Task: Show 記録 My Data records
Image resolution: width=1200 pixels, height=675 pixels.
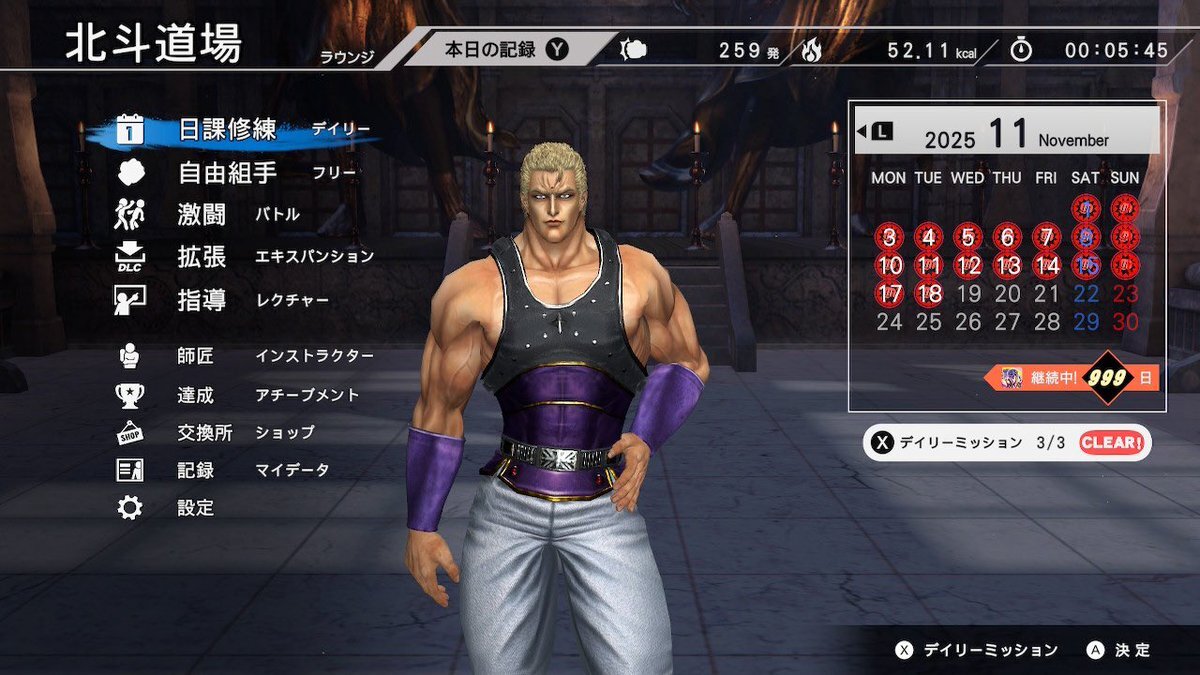Action: click(x=196, y=470)
